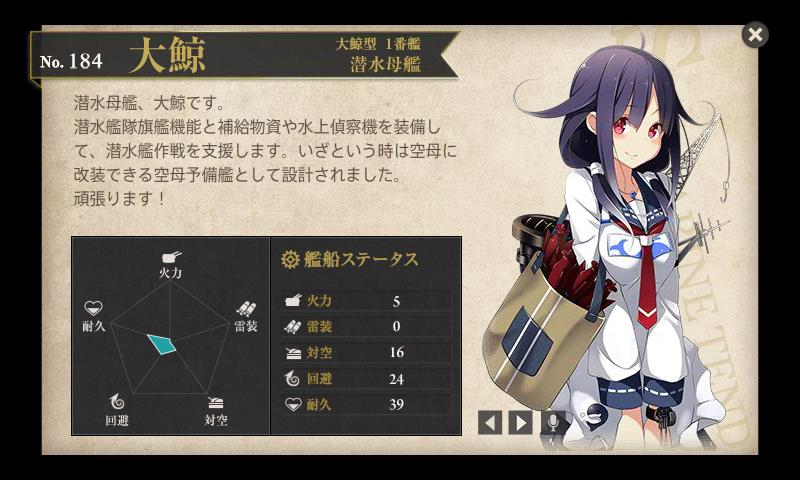Play the ship's voice line with microphone icon
Screen dimensions: 800x480
click(553, 422)
